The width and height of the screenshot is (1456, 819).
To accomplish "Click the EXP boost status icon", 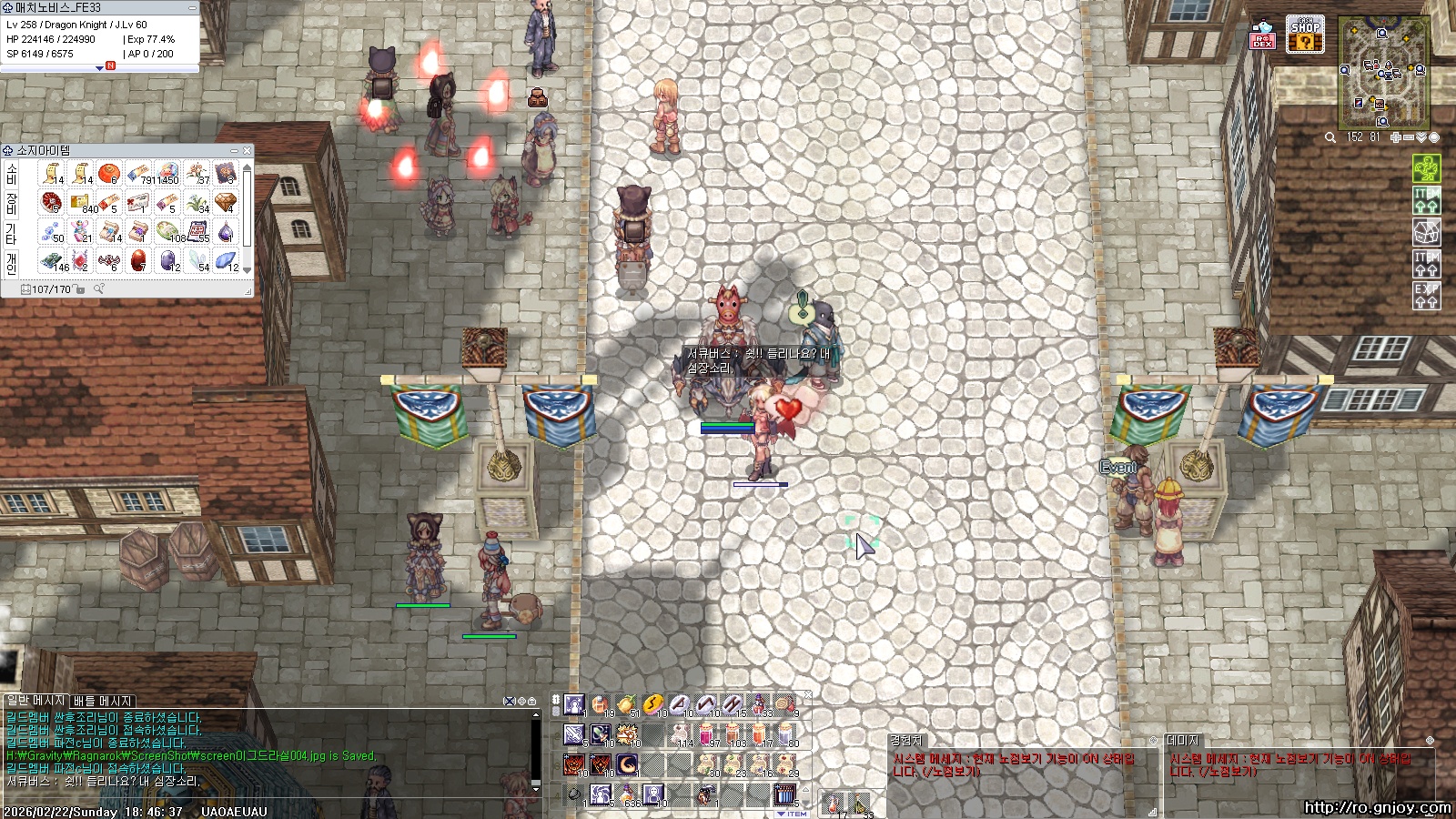I will [1426, 295].
